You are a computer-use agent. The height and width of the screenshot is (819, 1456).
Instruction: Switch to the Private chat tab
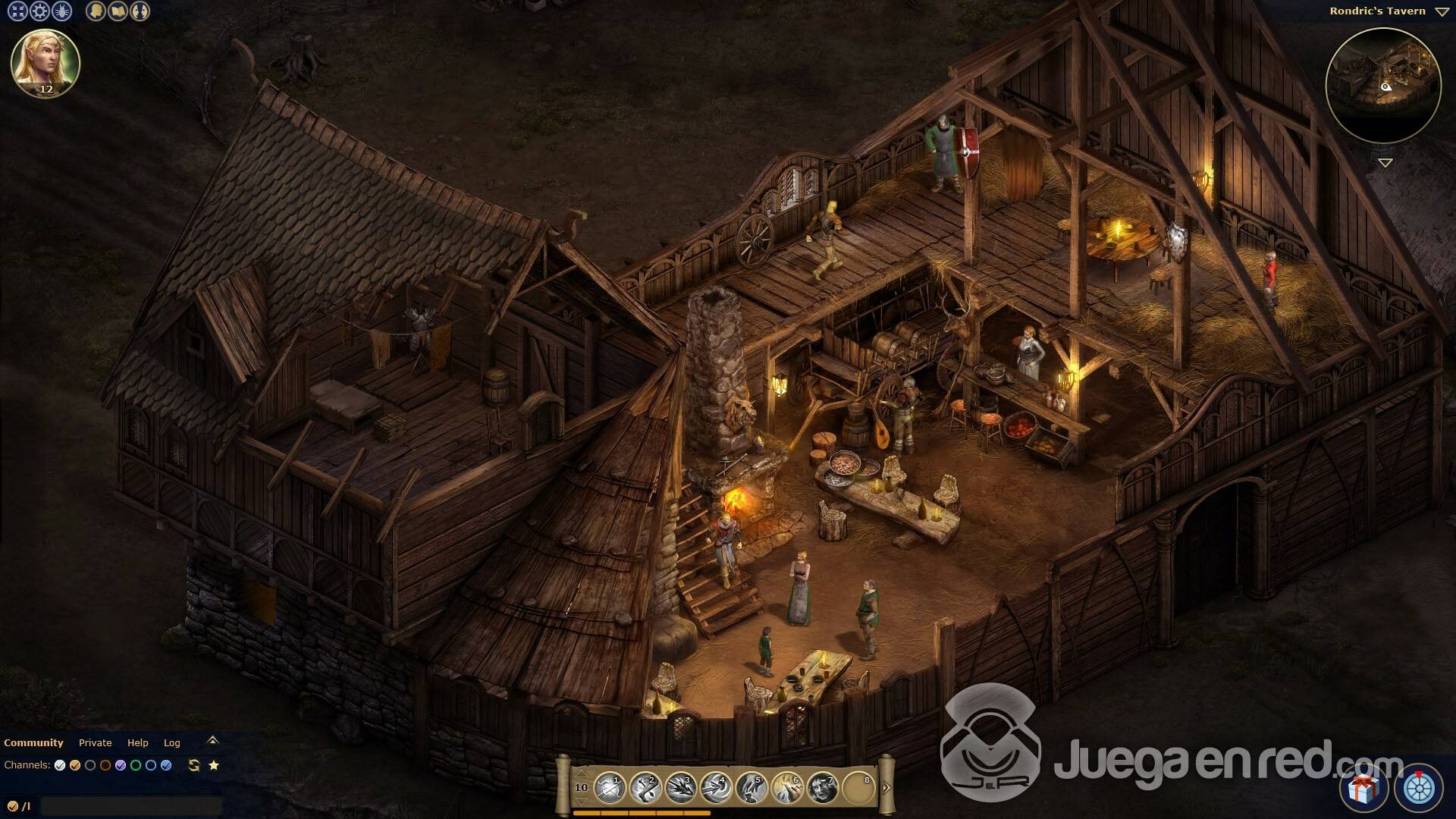point(95,743)
